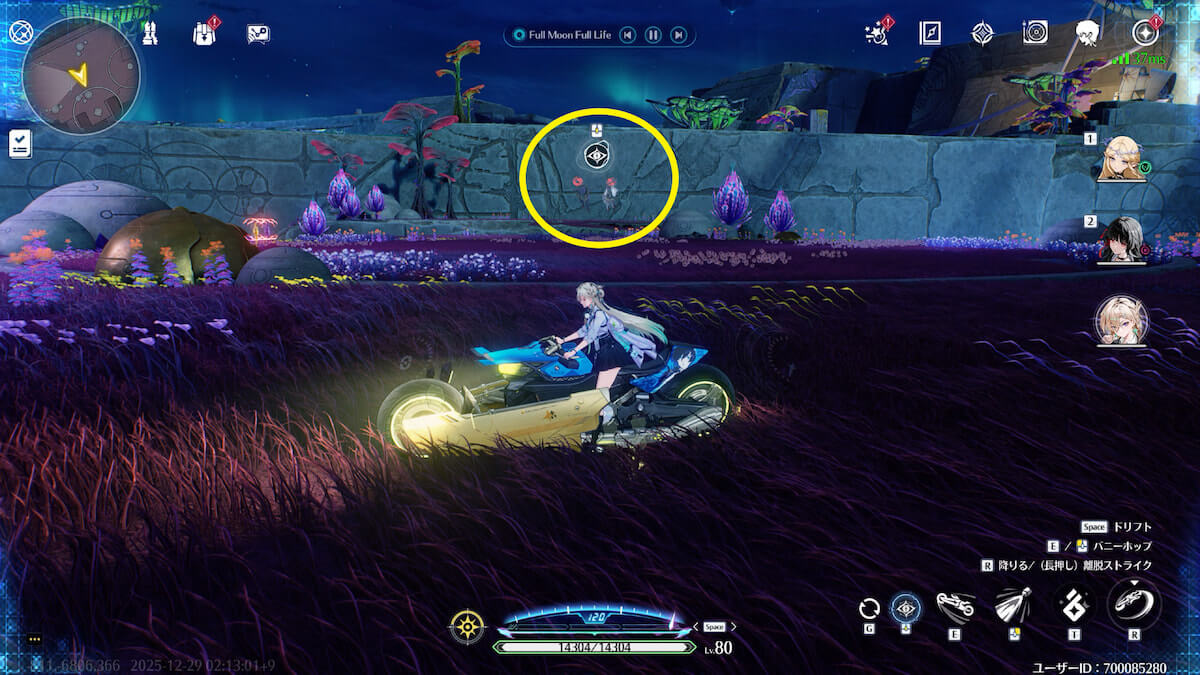Open the backpack inventory icon
The width and height of the screenshot is (1200, 675).
(x=205, y=33)
